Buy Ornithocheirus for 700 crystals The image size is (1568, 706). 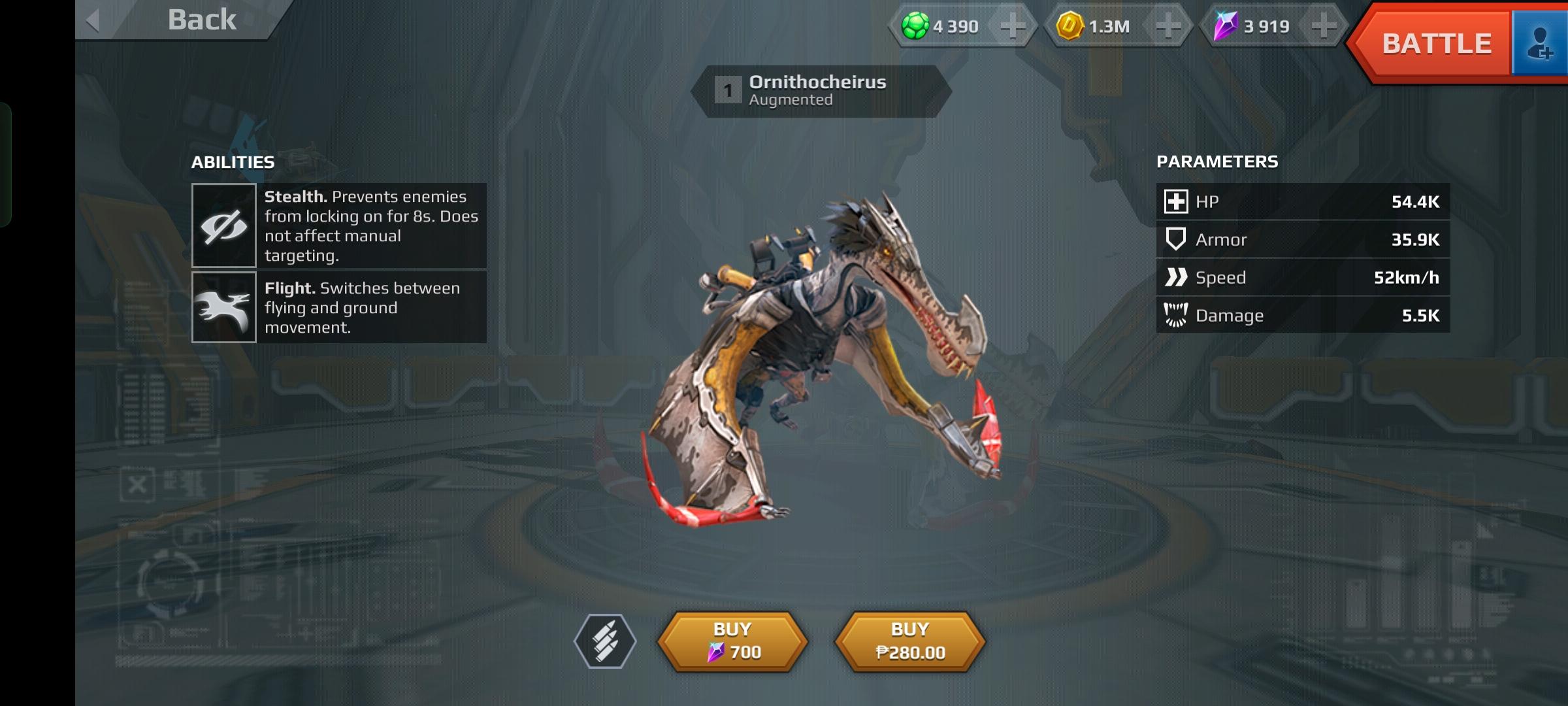(732, 641)
